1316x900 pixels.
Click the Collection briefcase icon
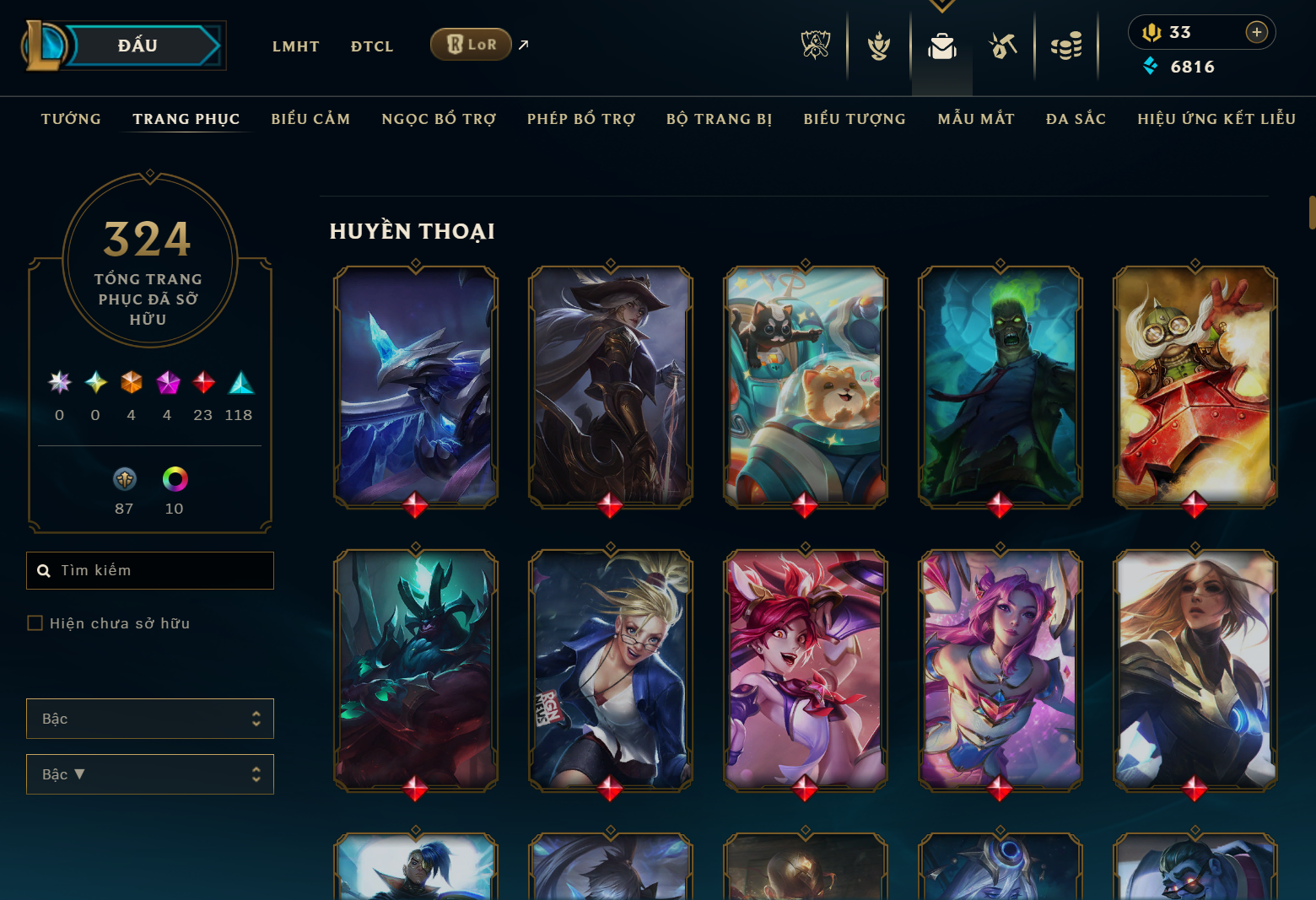[941, 46]
